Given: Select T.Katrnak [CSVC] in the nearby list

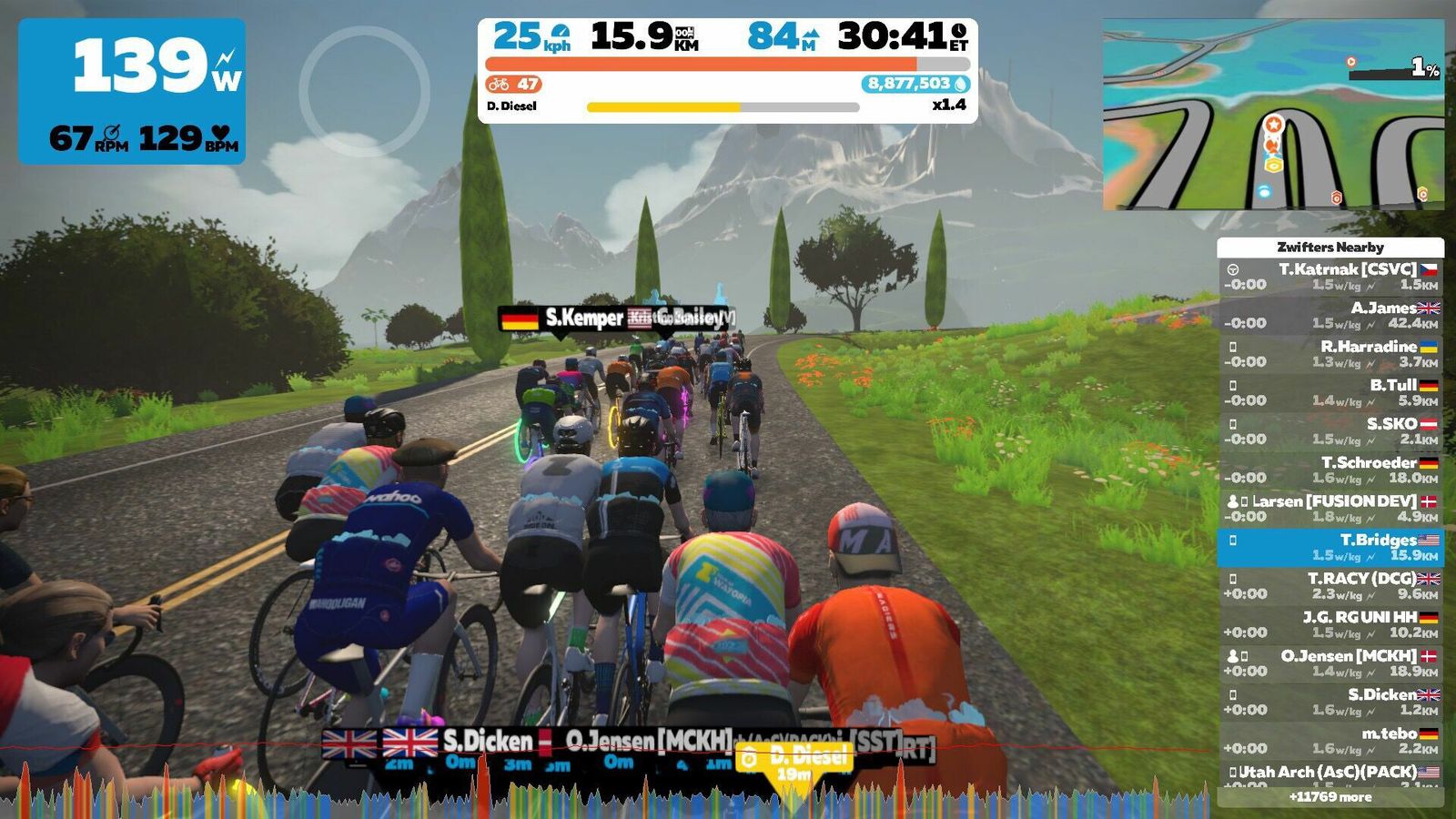Looking at the screenshot, I should pos(1330,277).
